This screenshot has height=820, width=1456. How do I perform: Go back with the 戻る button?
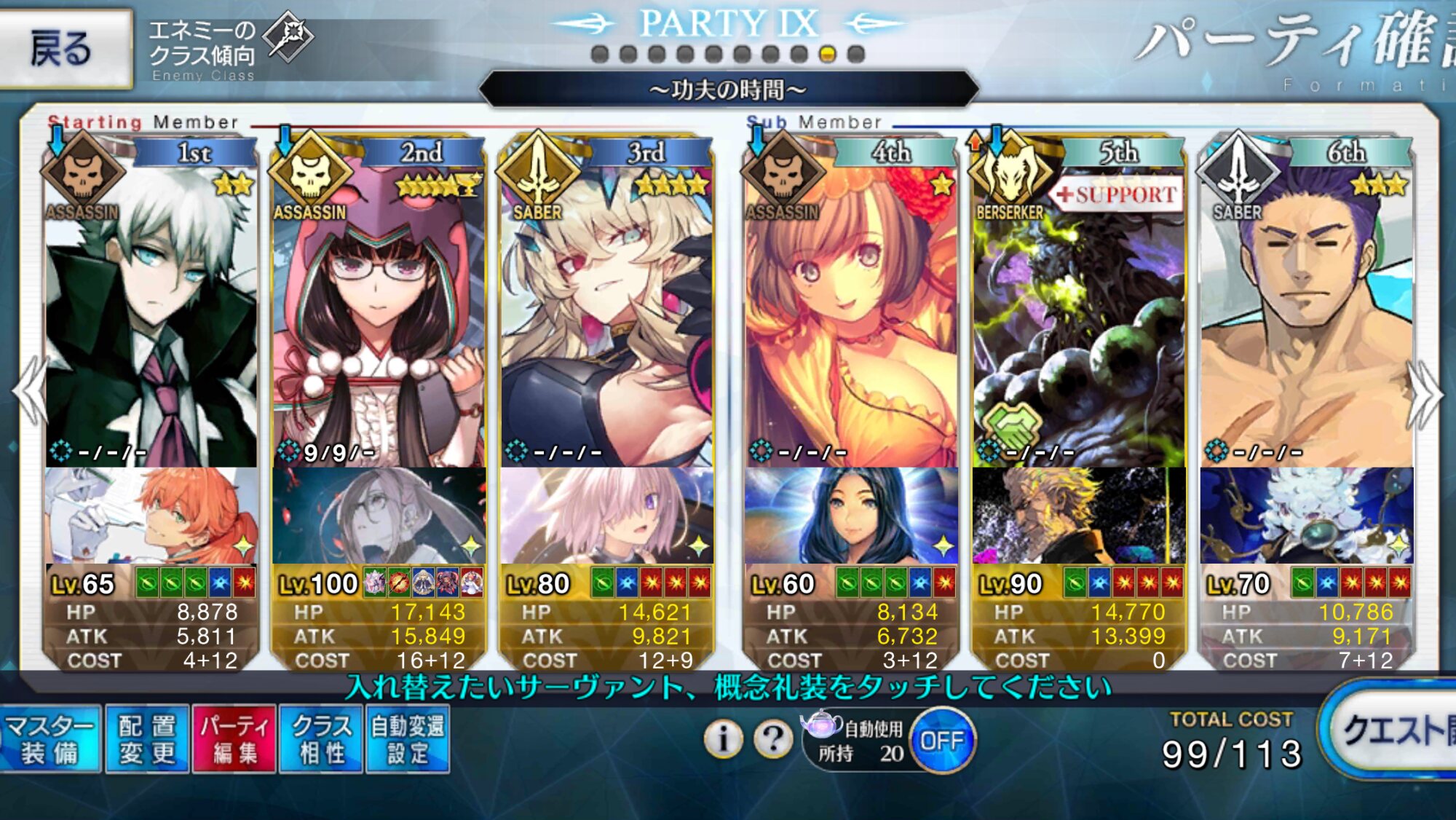point(66,48)
